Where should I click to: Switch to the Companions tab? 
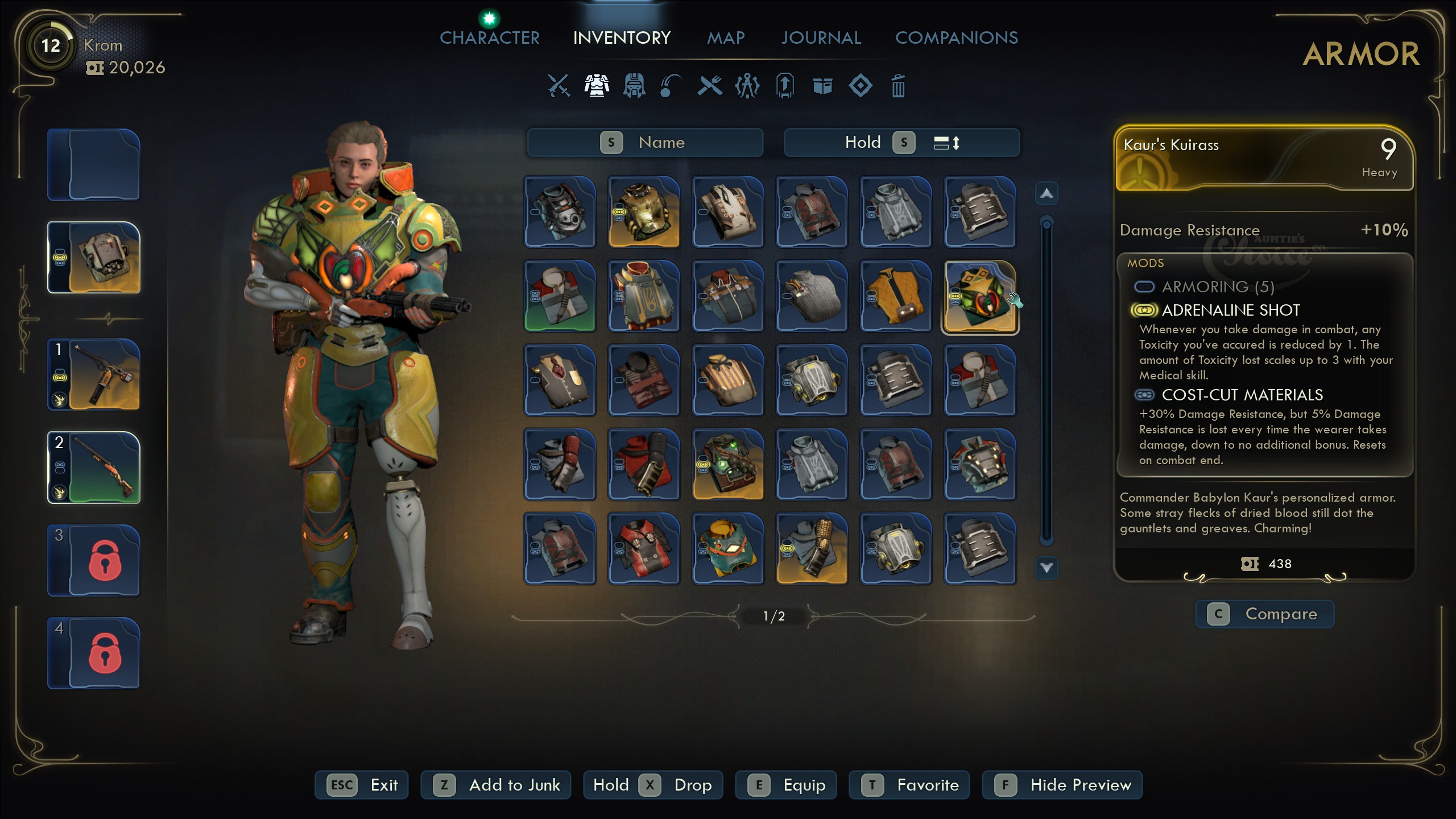click(957, 38)
